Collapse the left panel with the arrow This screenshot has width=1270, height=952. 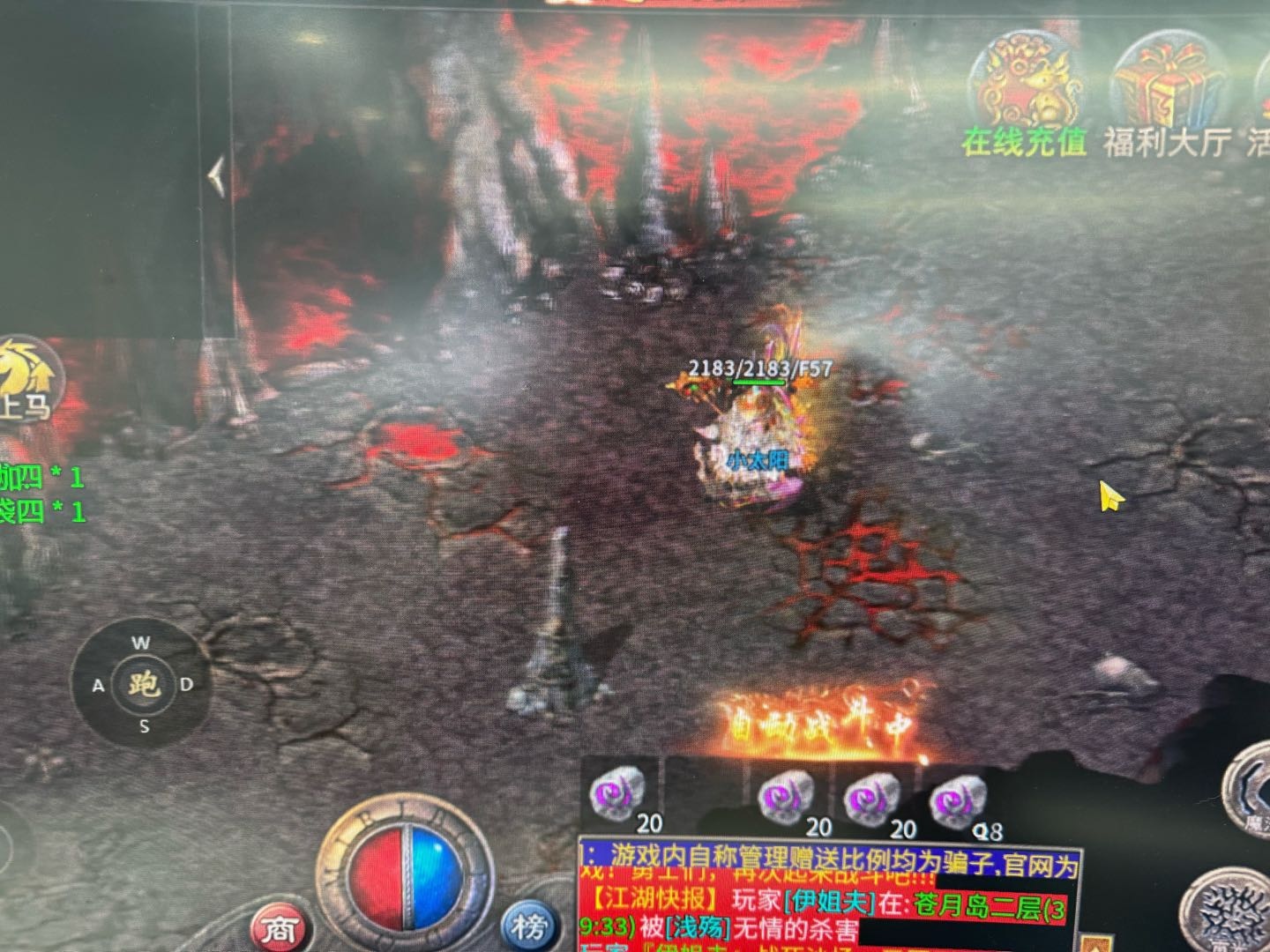[216, 177]
